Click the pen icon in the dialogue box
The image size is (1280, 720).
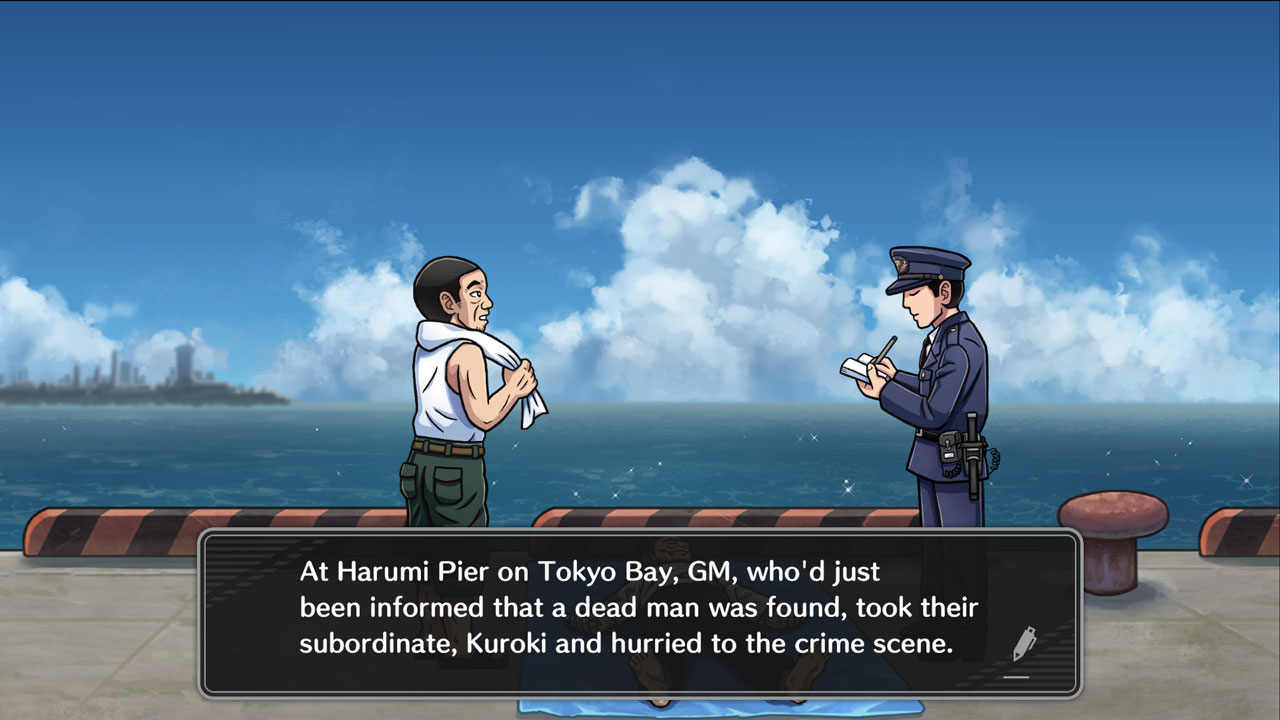(x=1025, y=643)
